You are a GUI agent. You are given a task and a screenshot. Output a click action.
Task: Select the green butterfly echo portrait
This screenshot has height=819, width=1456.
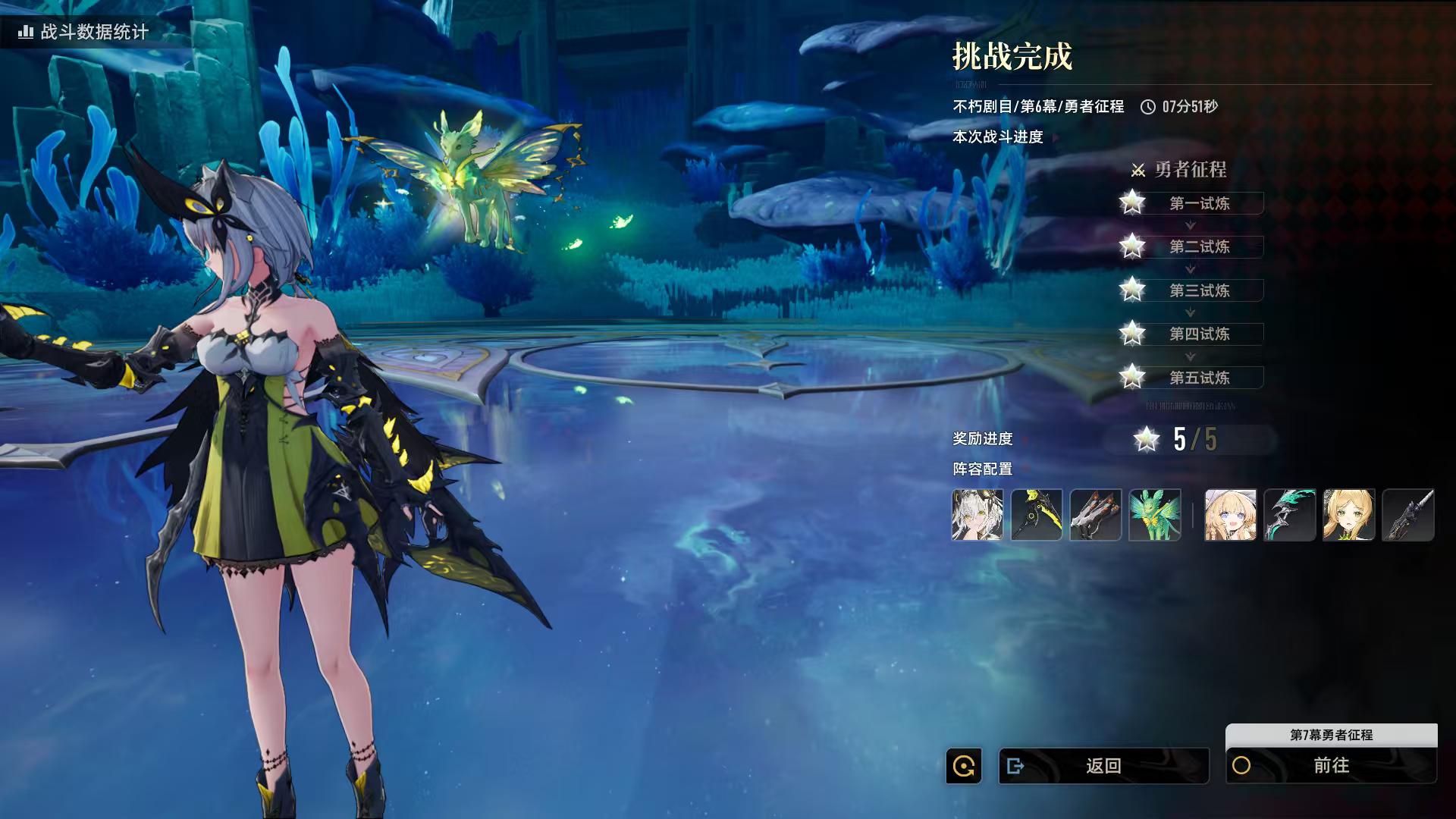click(1155, 515)
